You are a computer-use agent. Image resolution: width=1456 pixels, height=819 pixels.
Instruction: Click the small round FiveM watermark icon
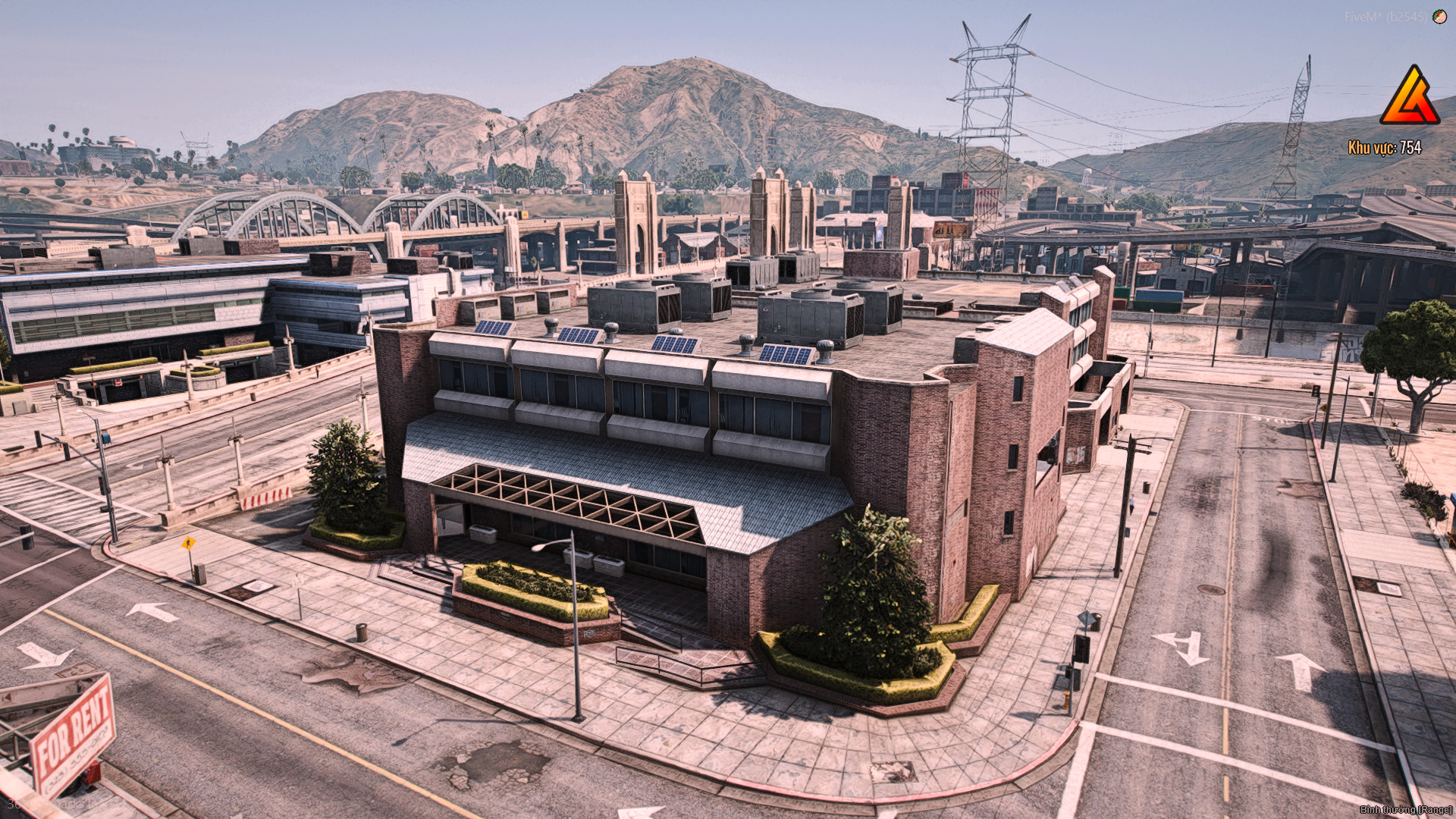(1439, 17)
